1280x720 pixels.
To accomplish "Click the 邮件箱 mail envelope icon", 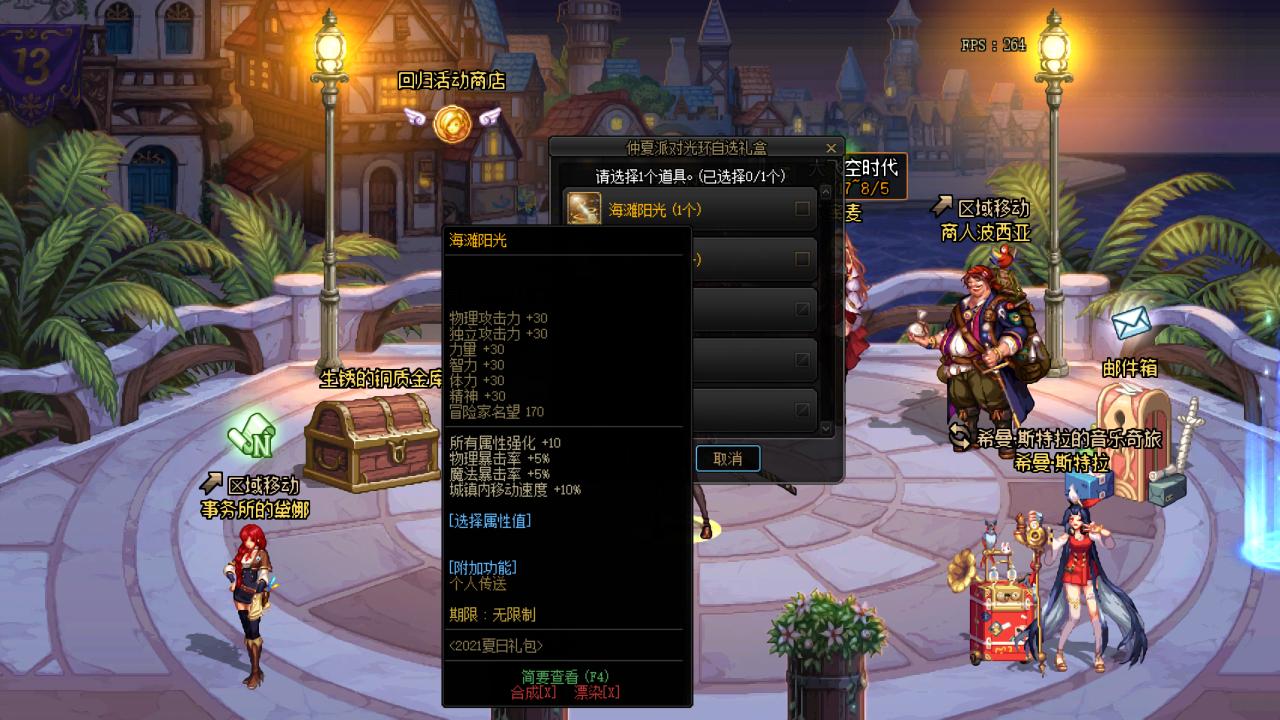I will pyautogui.click(x=1131, y=323).
